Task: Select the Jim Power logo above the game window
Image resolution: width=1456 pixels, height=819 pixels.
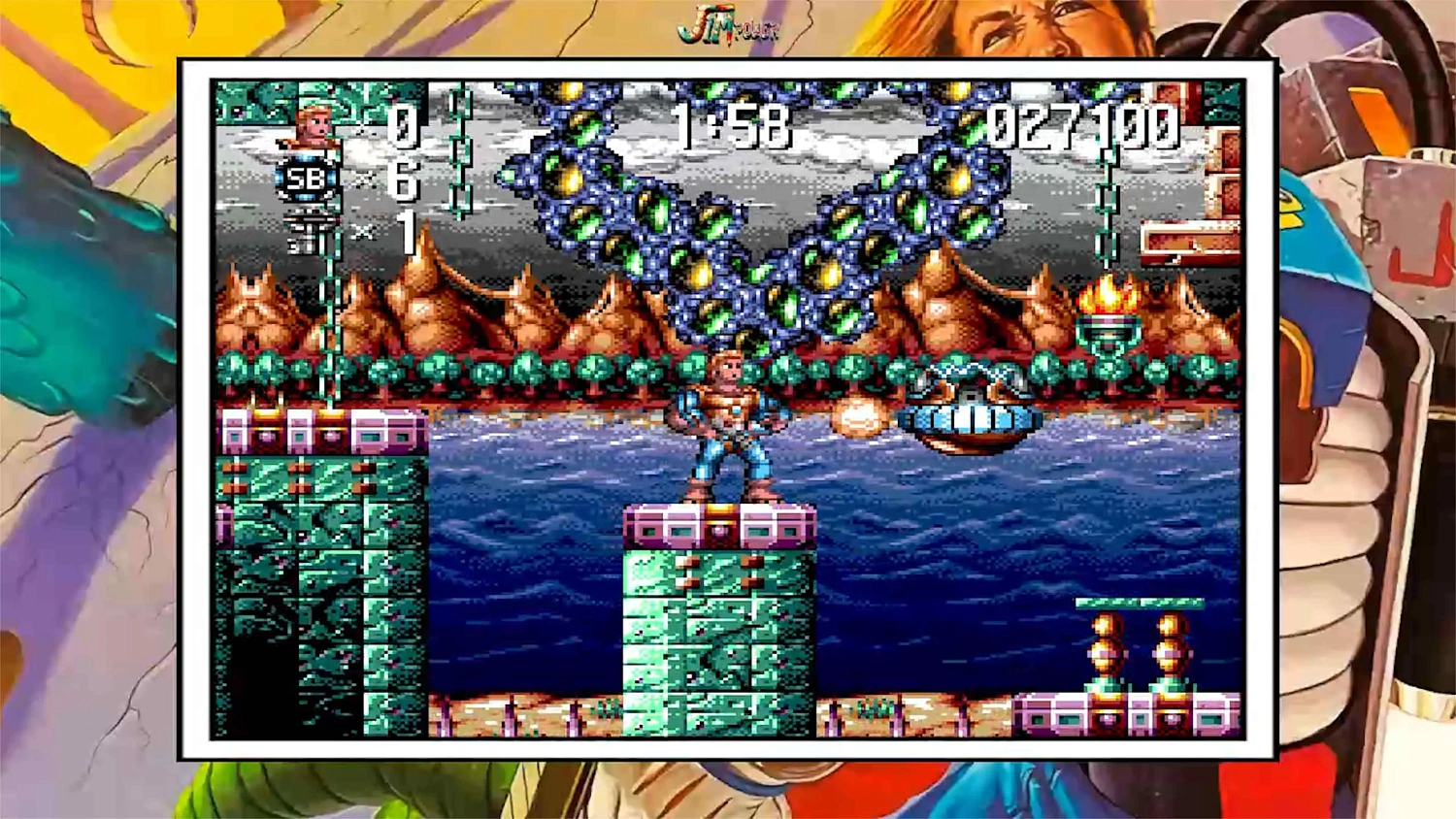Action: (728, 24)
